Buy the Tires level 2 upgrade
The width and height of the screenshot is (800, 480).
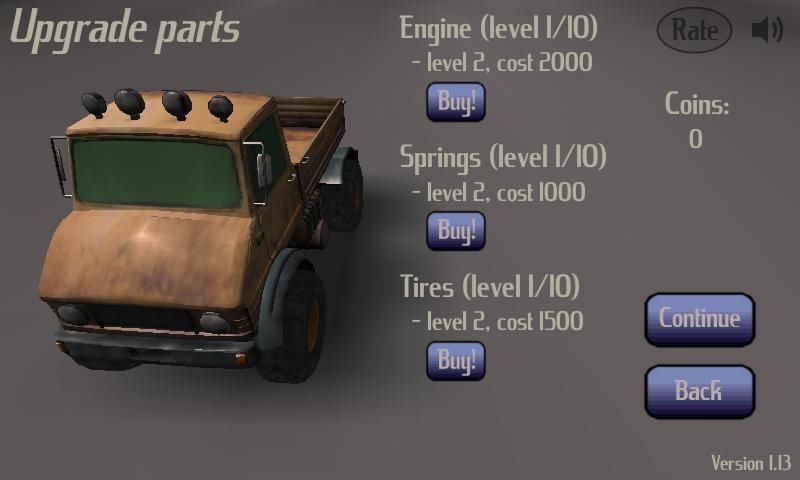tap(456, 360)
